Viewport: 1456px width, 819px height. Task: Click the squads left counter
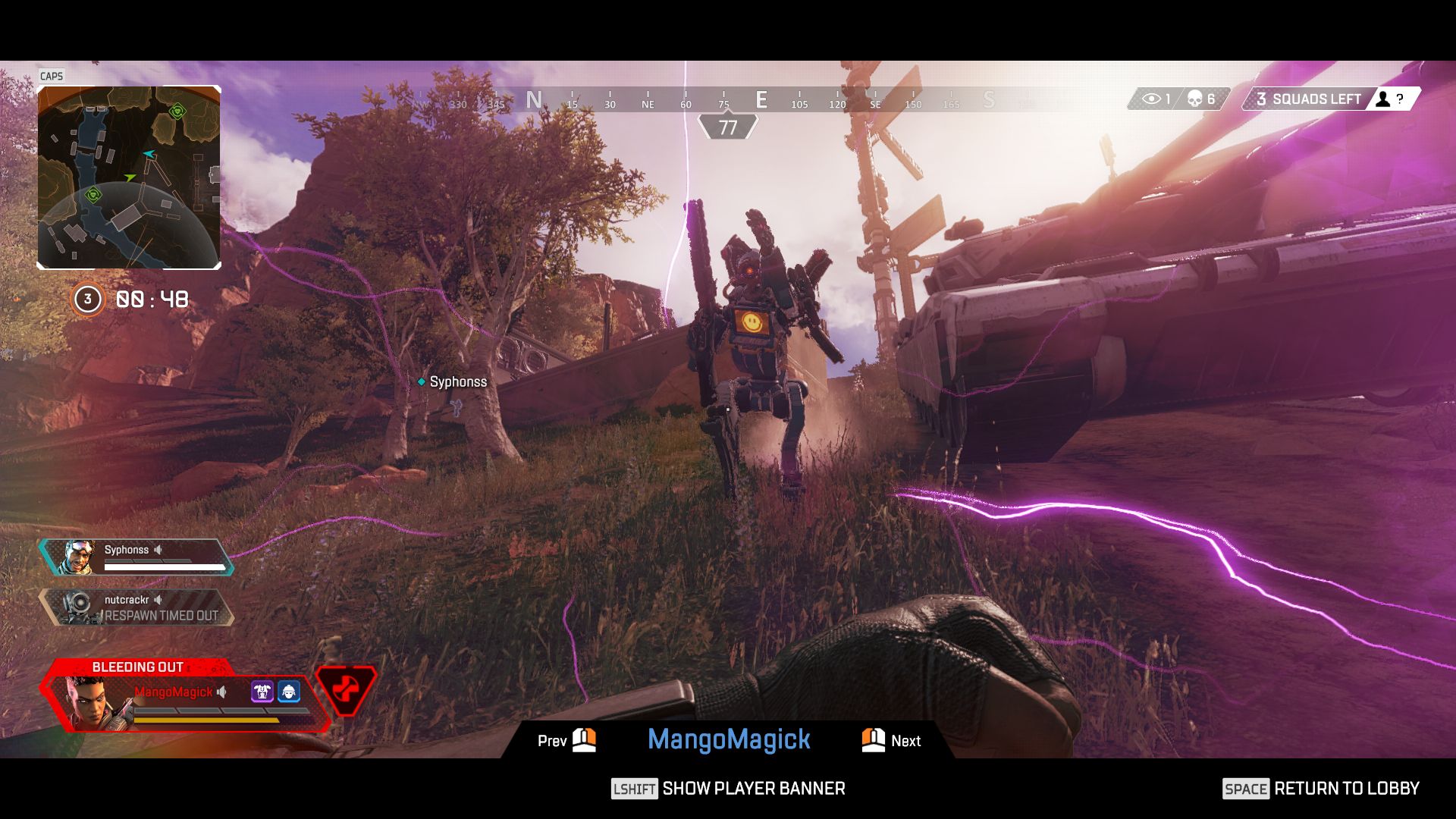pyautogui.click(x=1308, y=99)
